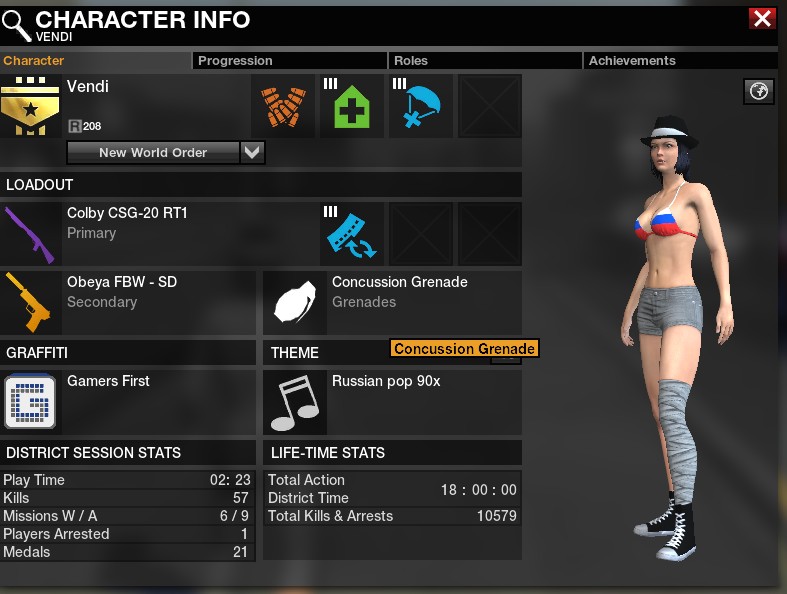
Task: Choose the blue parachute modification icon
Action: pyautogui.click(x=421, y=106)
